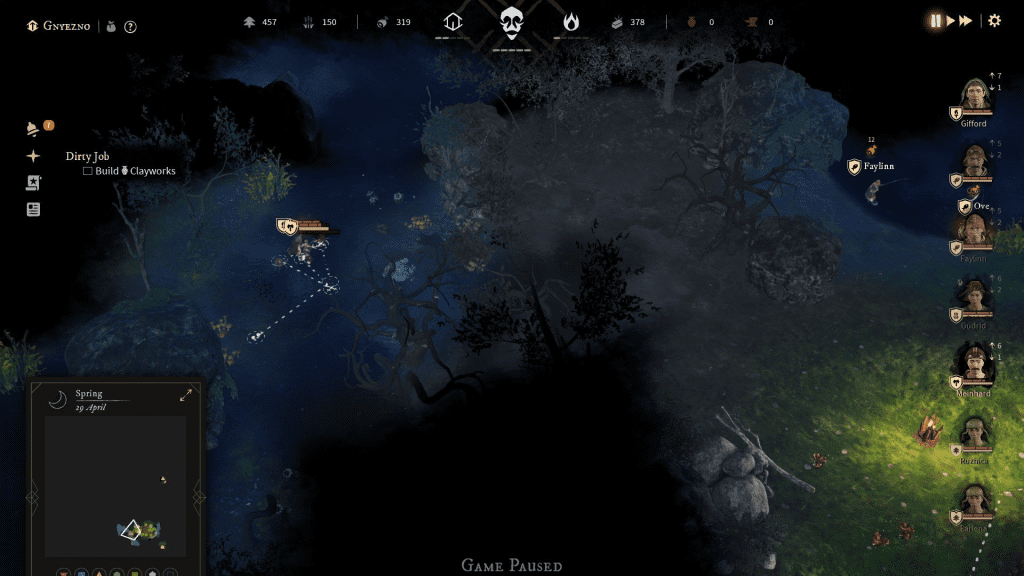Set game speed to normal play
Image resolution: width=1024 pixels, height=576 pixels.
tap(951, 21)
